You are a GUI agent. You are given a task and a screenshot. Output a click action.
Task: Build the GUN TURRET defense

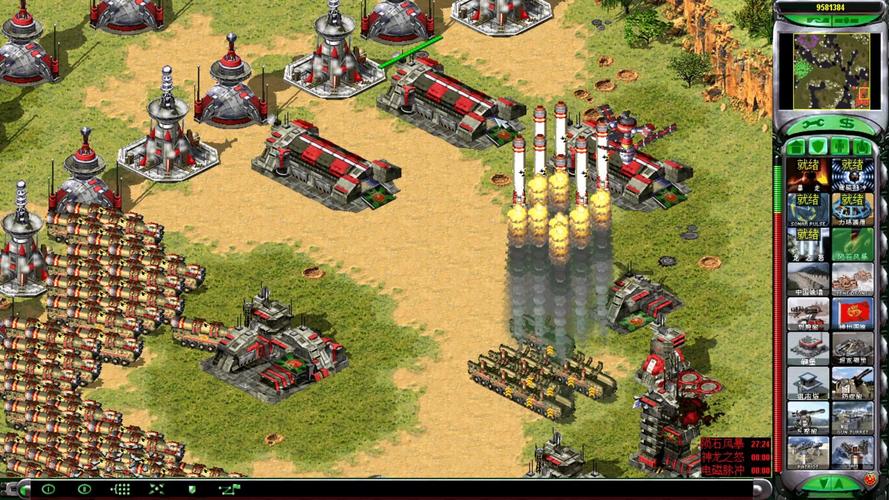click(x=852, y=417)
